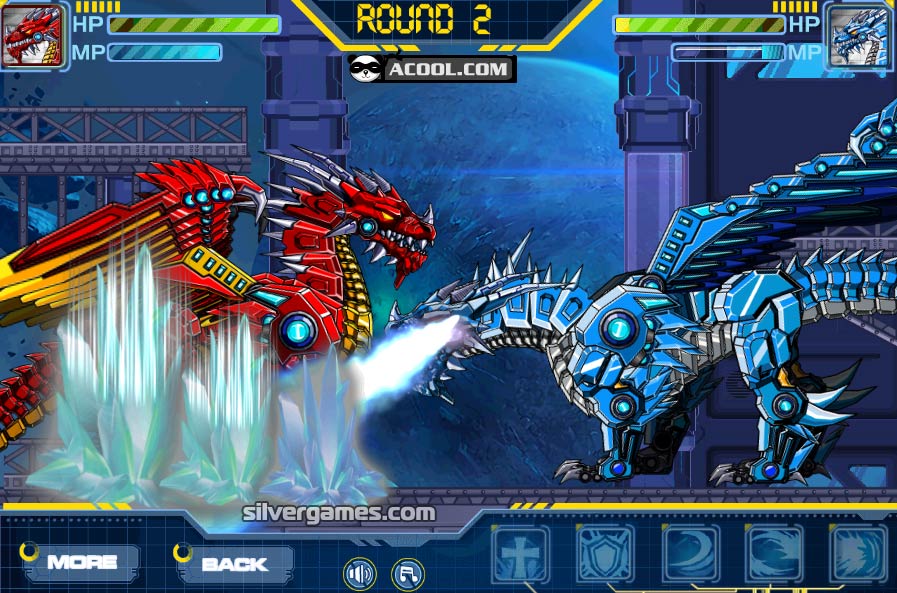The width and height of the screenshot is (897, 593).
Task: Visit the ACOOL.COM panda logo link
Action: (x=432, y=68)
